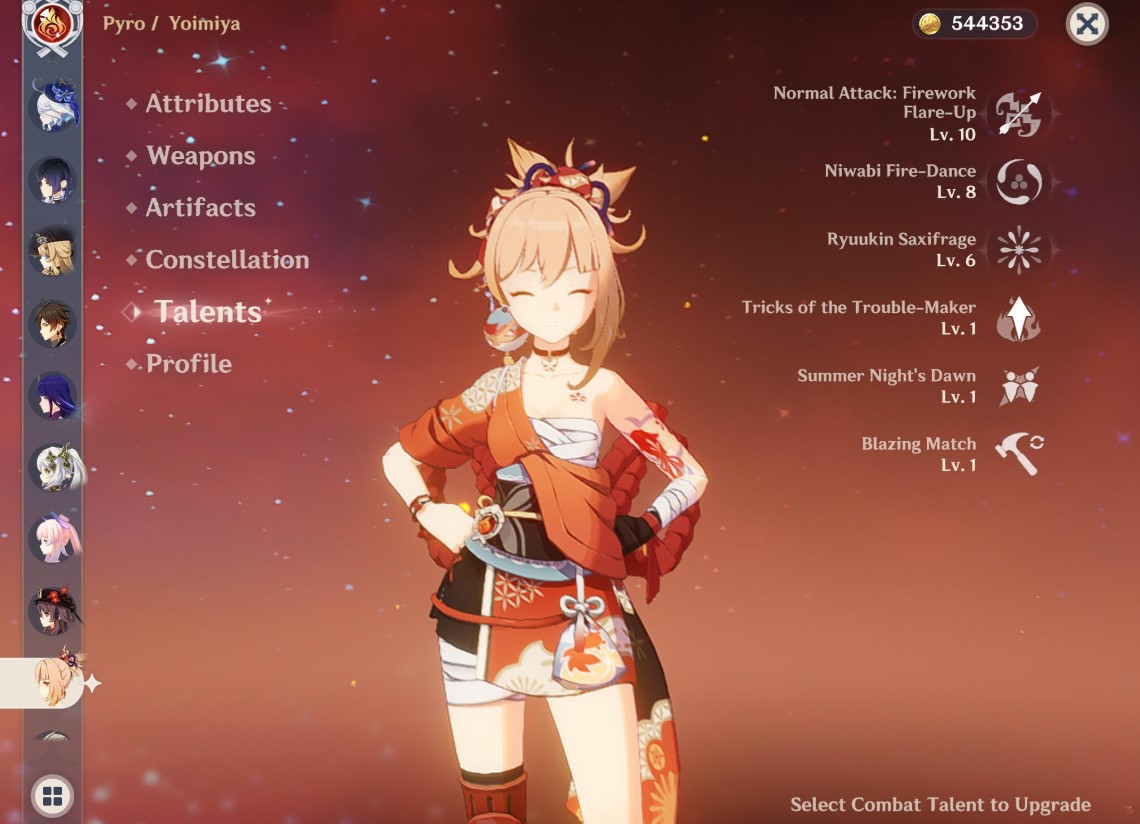
Task: Close the character screen
Action: [x=1087, y=24]
